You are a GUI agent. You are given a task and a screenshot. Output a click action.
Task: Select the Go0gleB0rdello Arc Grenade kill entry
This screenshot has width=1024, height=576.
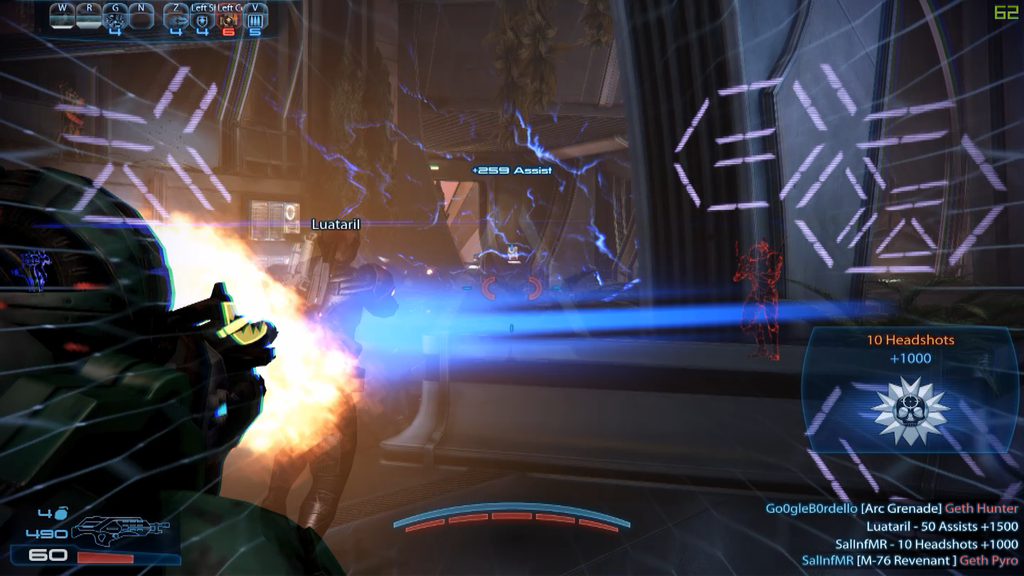pos(892,509)
